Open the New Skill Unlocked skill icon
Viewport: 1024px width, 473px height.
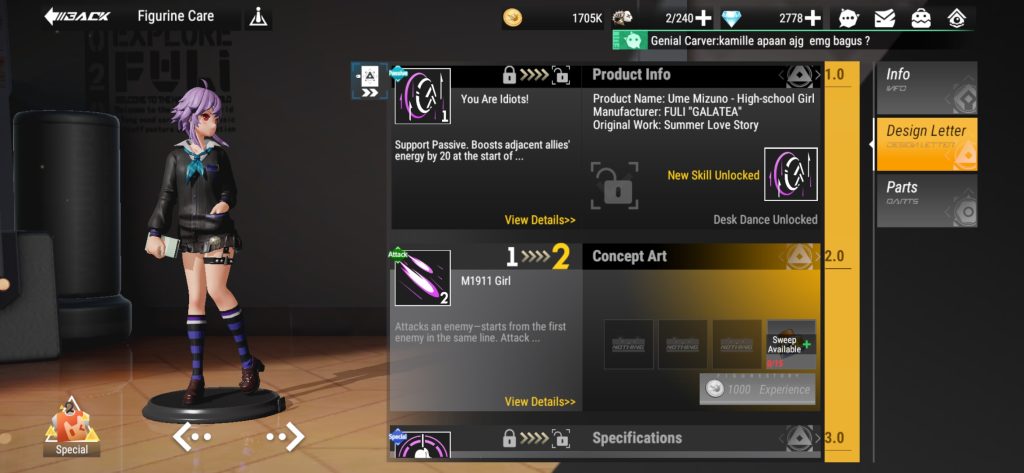tap(790, 174)
